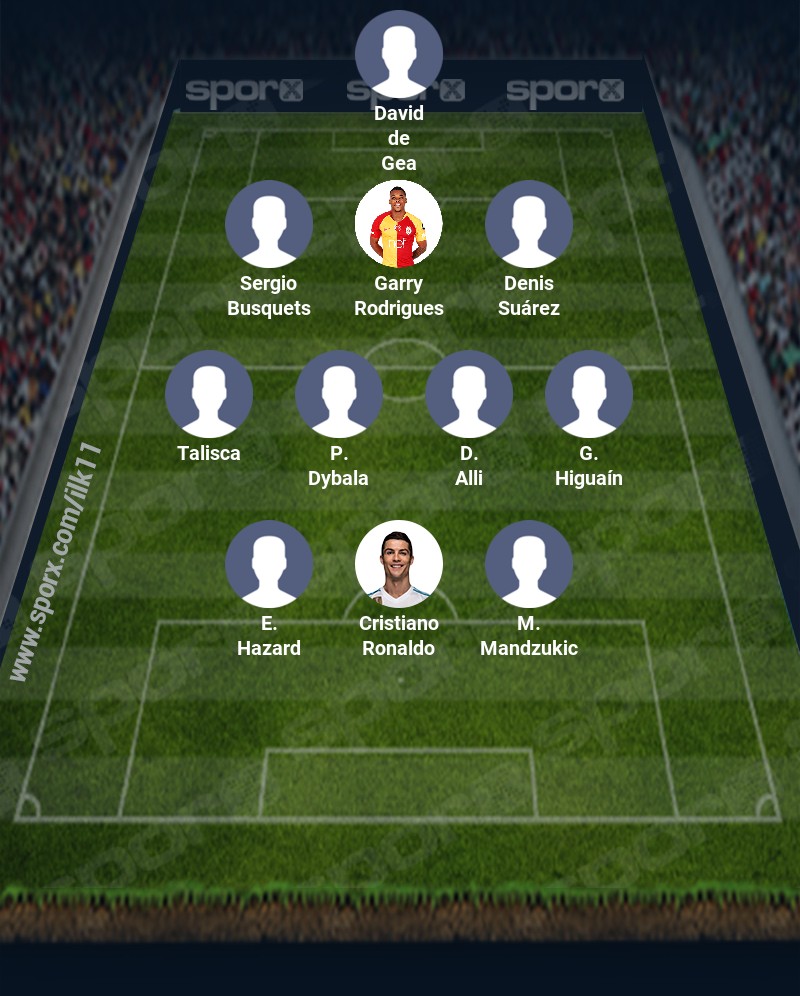Select P. Dybala's avatar

point(339,394)
